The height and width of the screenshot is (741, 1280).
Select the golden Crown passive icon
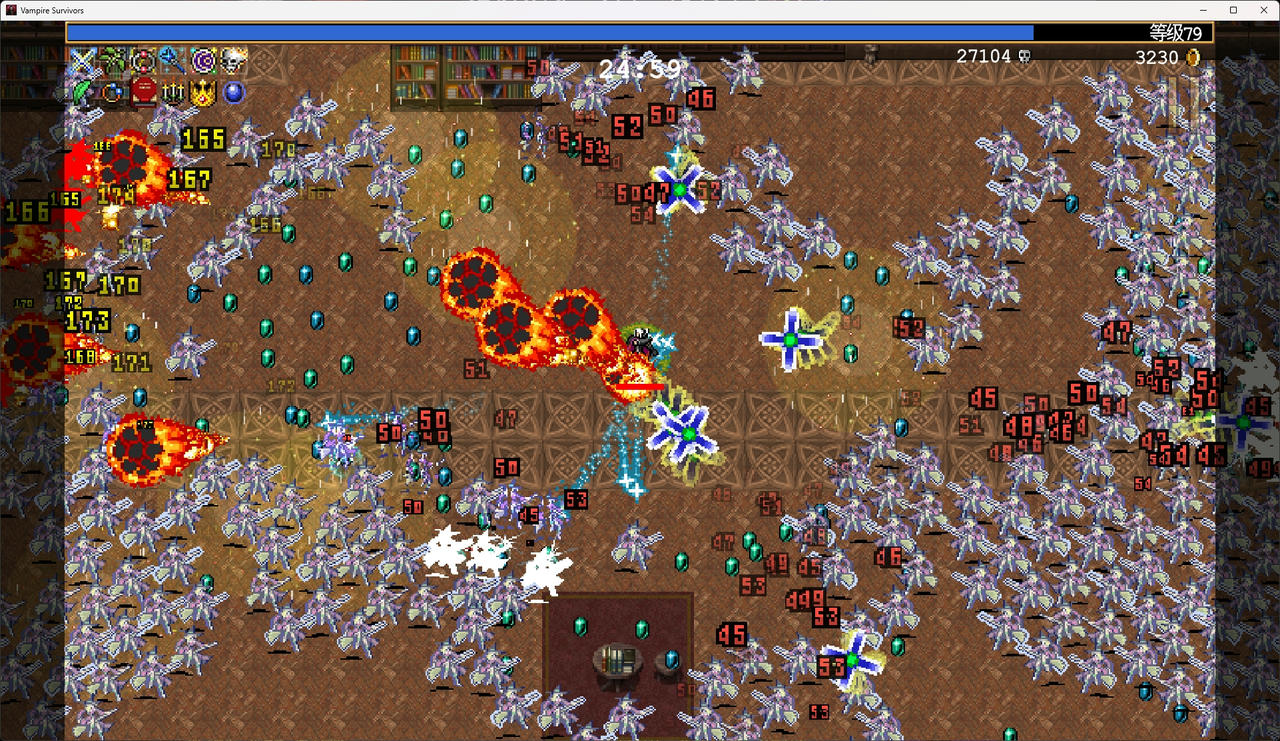204,92
